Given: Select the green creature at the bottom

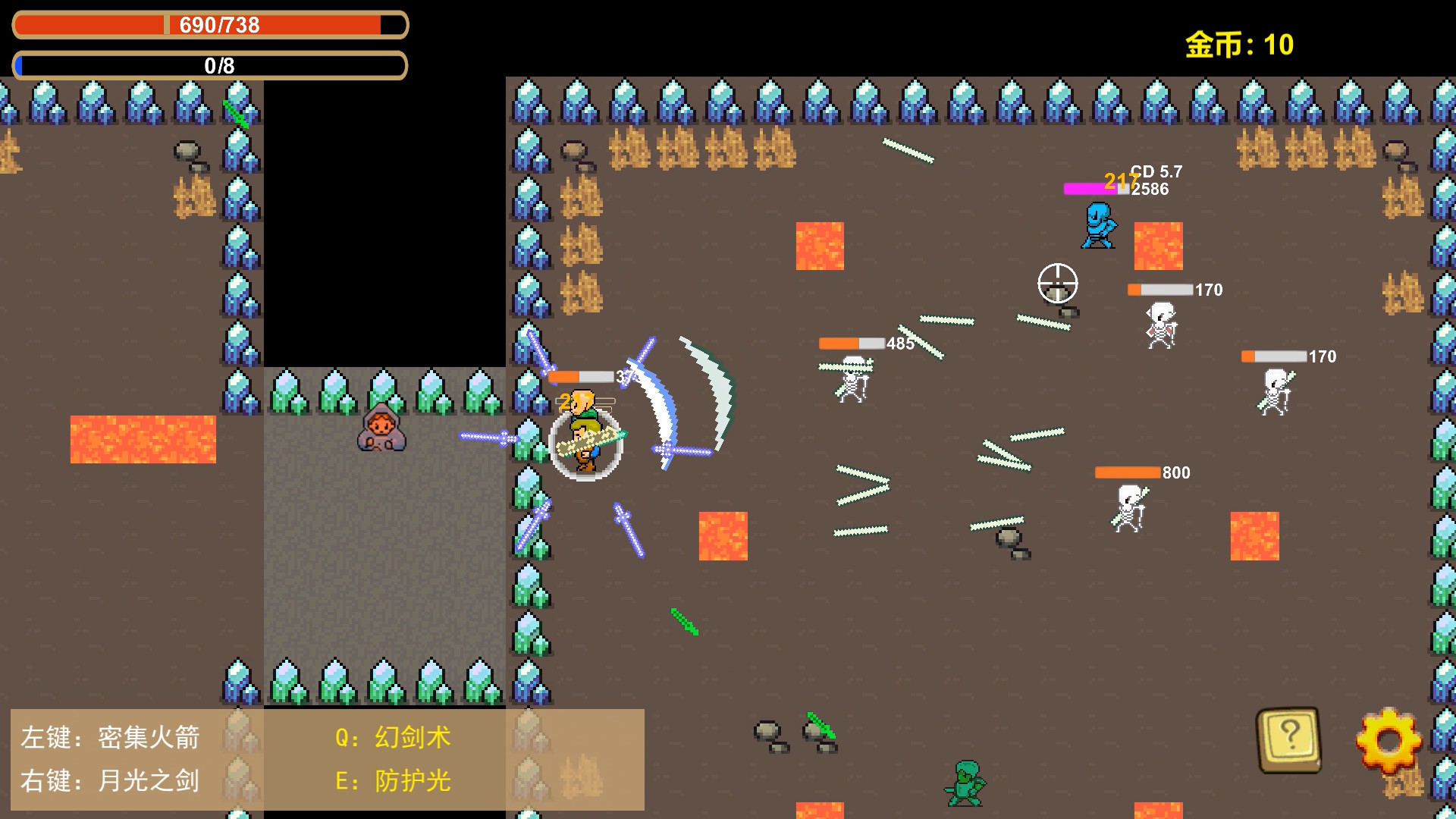Looking at the screenshot, I should click(965, 781).
